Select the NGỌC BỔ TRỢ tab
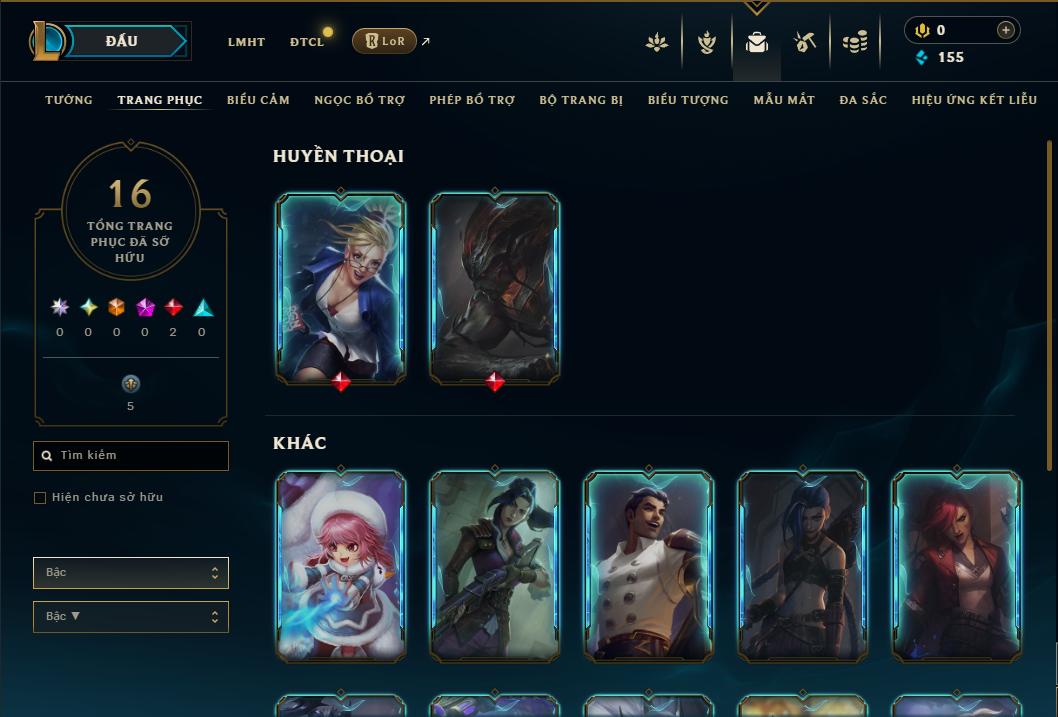Image resolution: width=1058 pixels, height=717 pixels. 359,100
